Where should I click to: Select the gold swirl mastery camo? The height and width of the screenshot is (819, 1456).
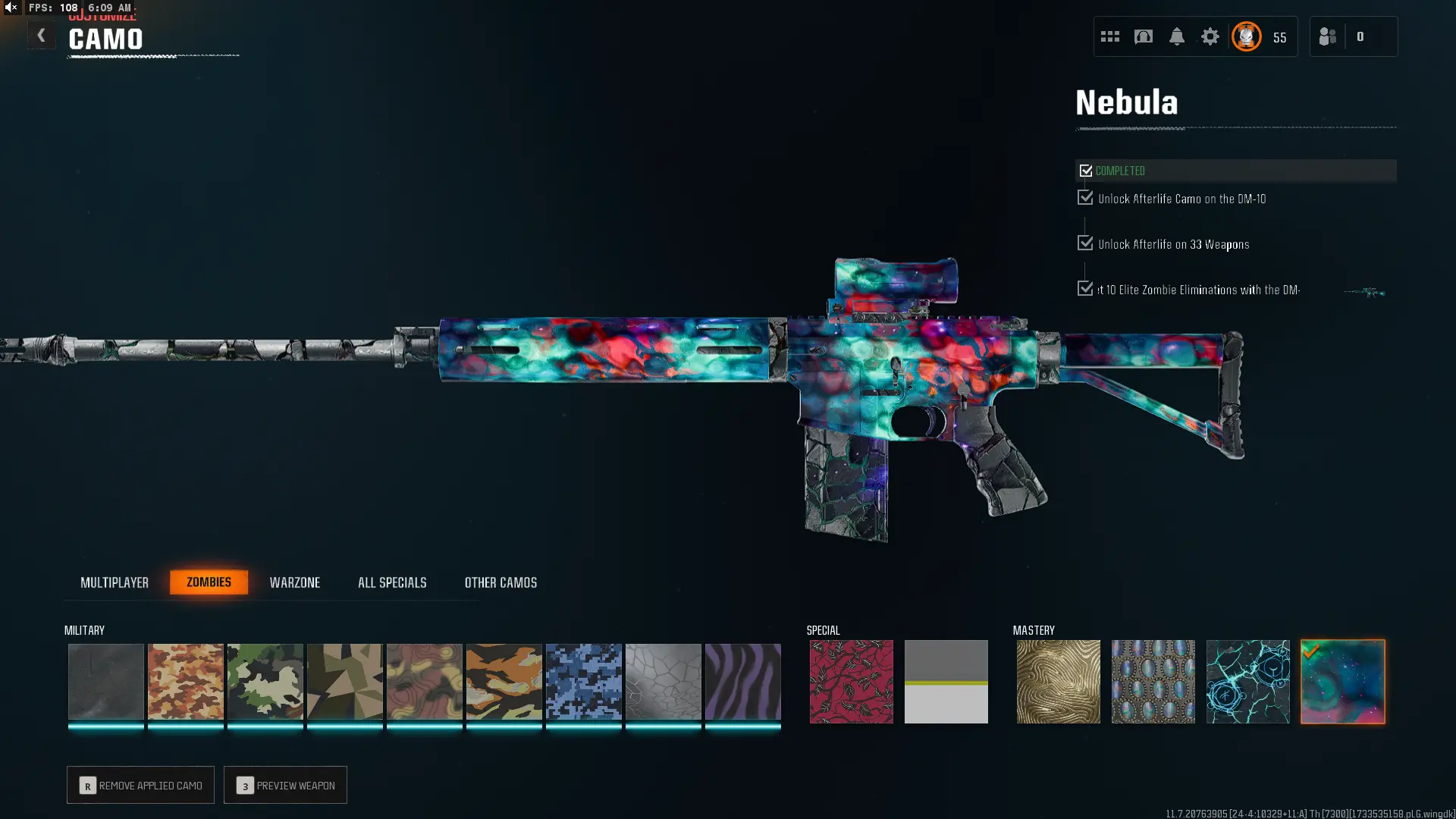1058,681
